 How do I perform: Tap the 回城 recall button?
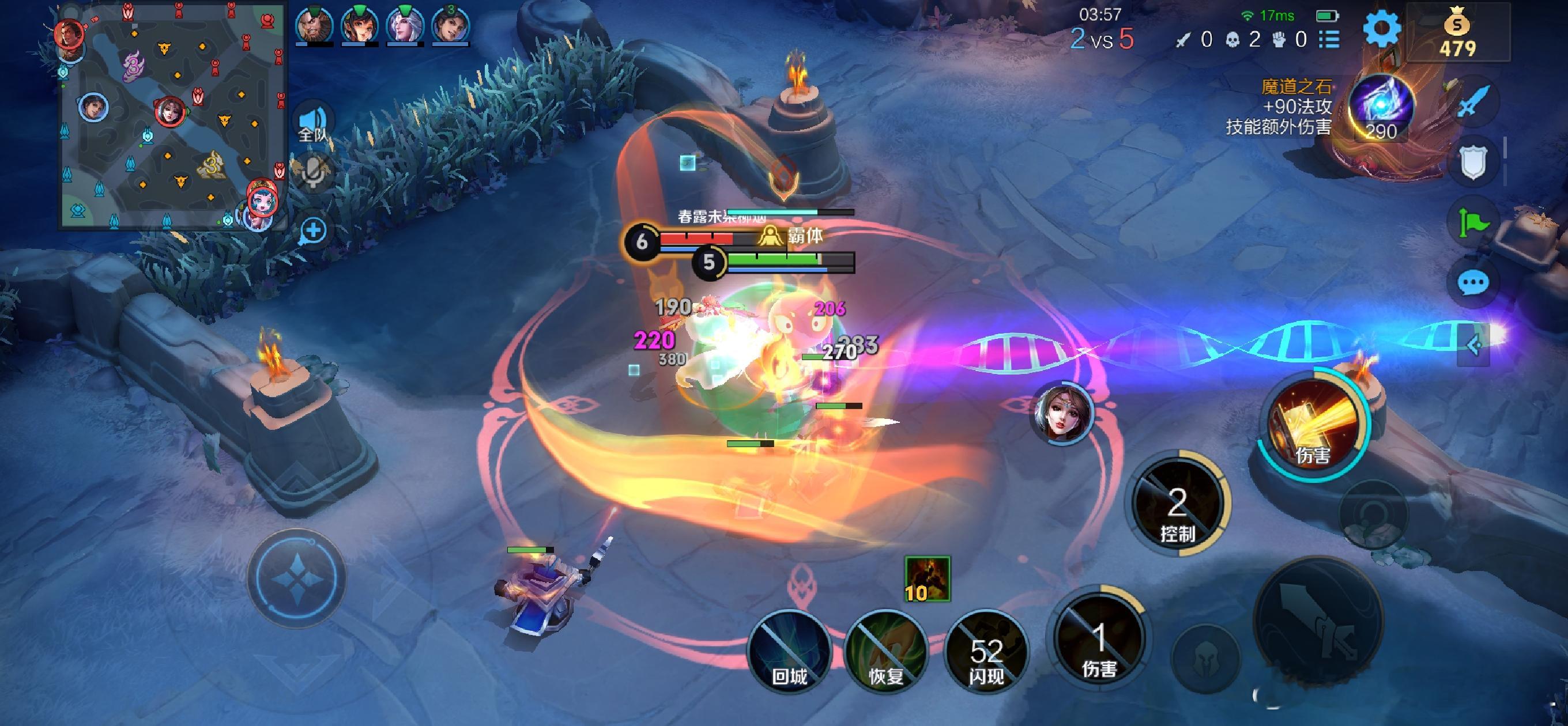[x=789, y=652]
